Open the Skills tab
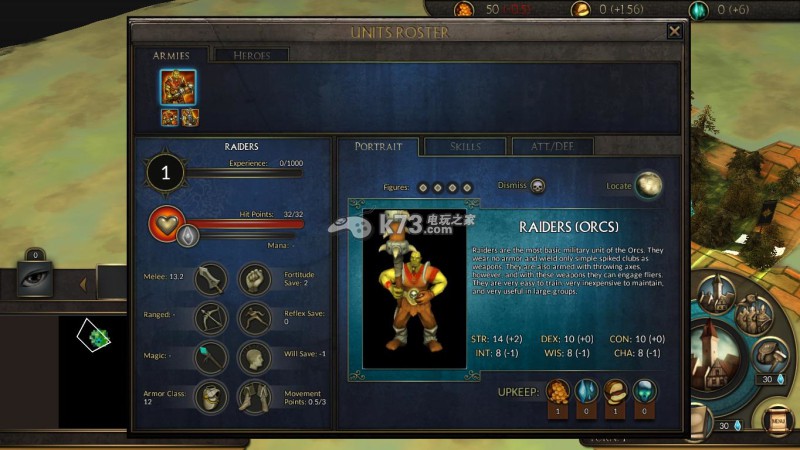Viewport: 800px width, 450px height. pyautogui.click(x=465, y=147)
